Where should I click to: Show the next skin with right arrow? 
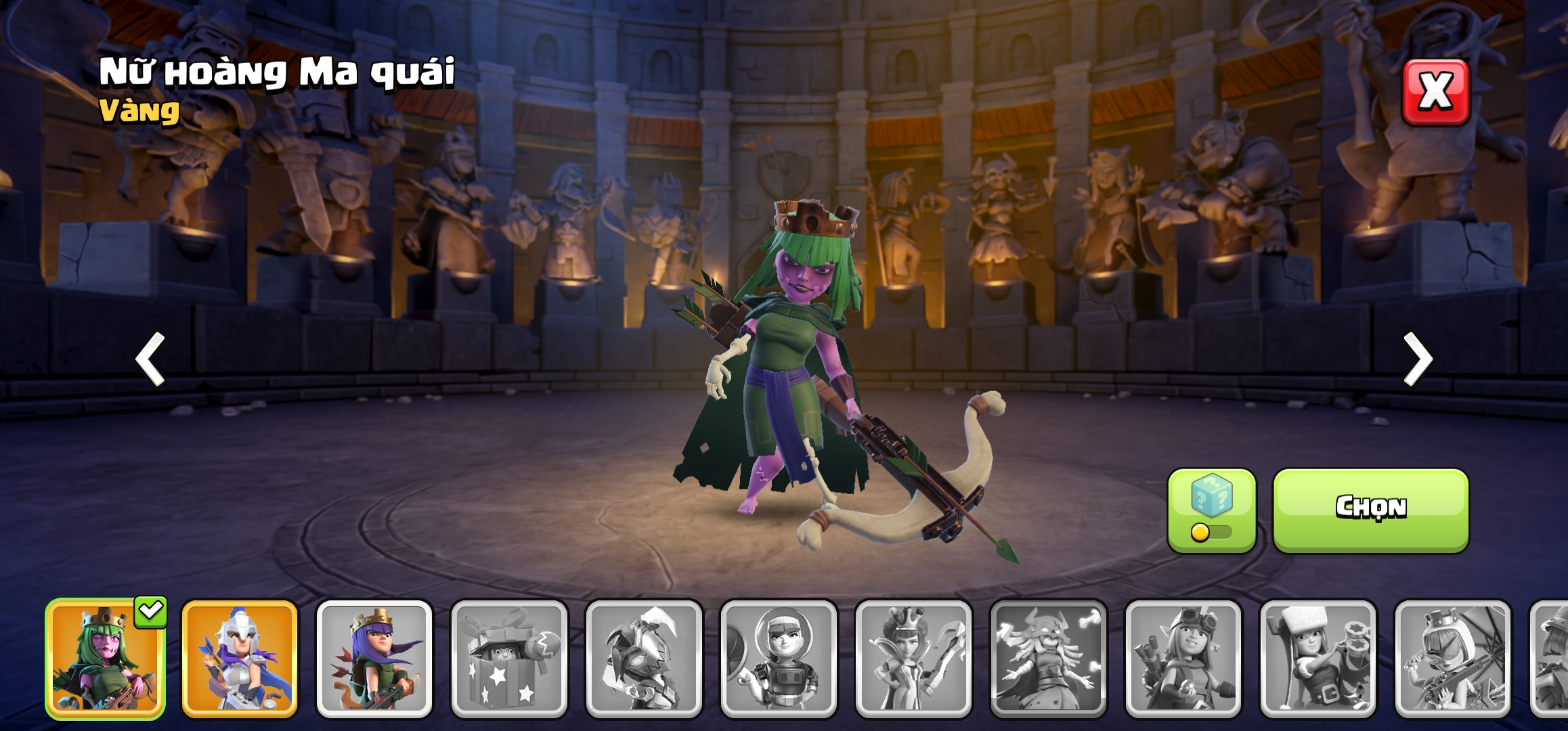(x=1418, y=359)
